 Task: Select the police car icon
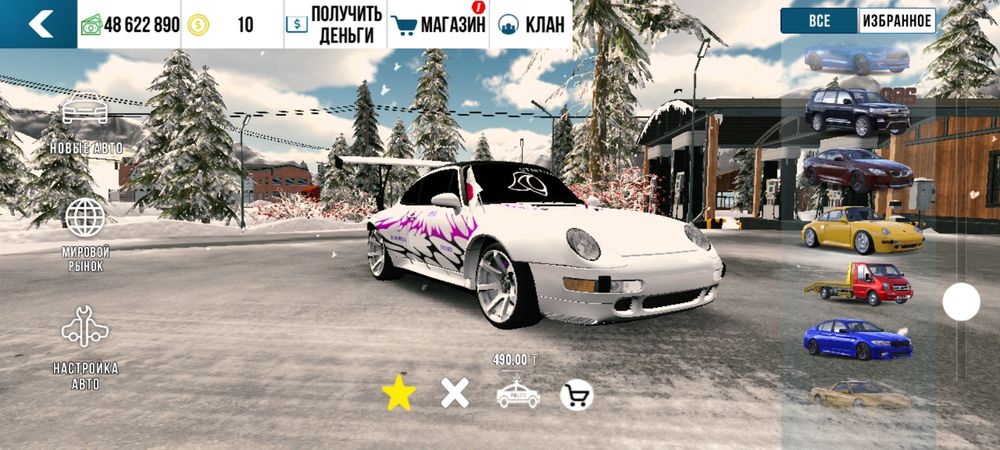[518, 394]
